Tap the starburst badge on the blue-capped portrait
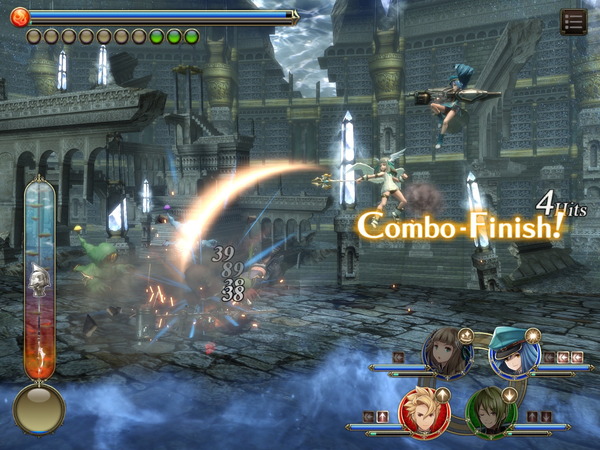Screen dimensions: 600x450 (x=533, y=336)
